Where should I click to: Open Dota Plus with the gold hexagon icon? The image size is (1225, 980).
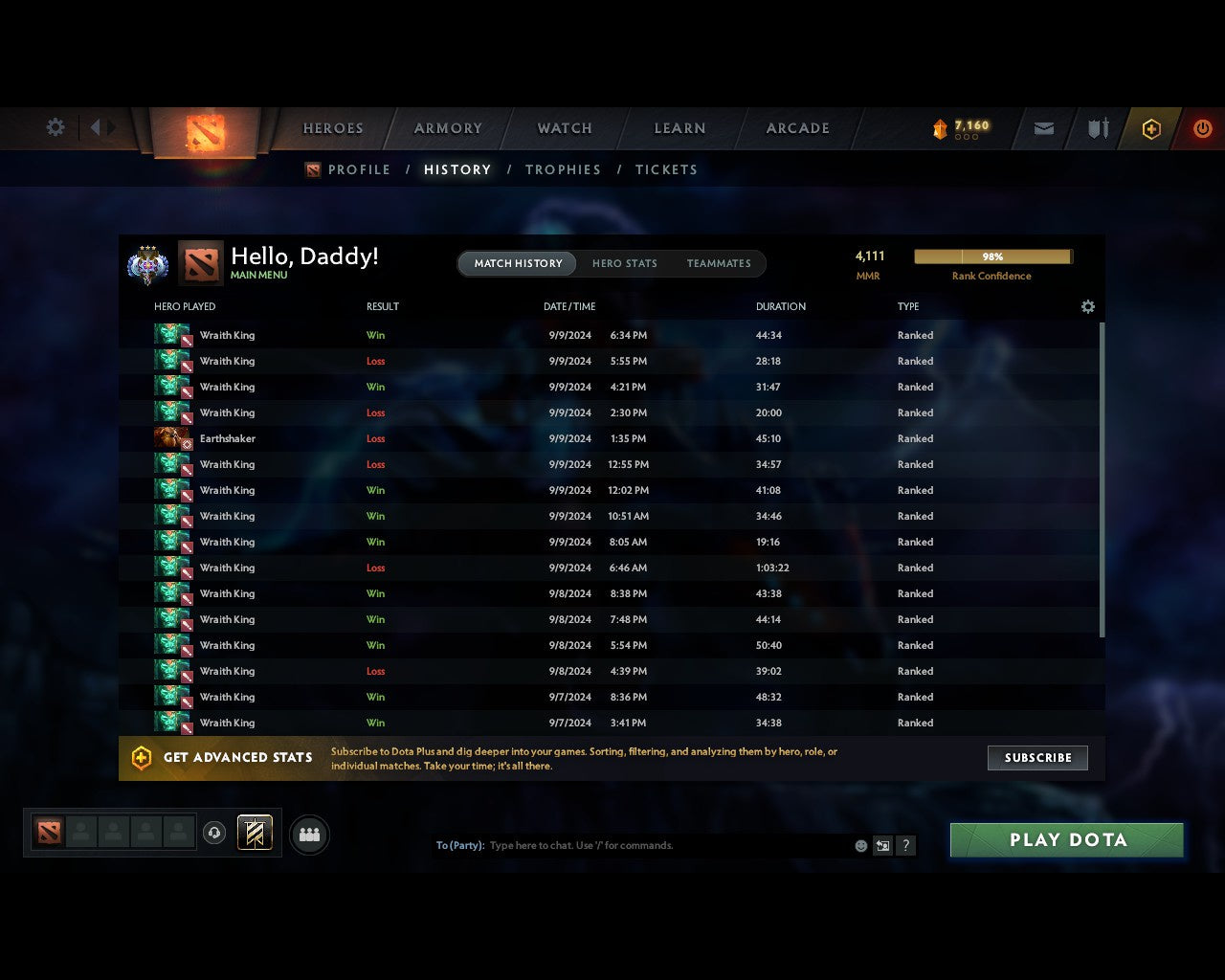pos(1151,128)
